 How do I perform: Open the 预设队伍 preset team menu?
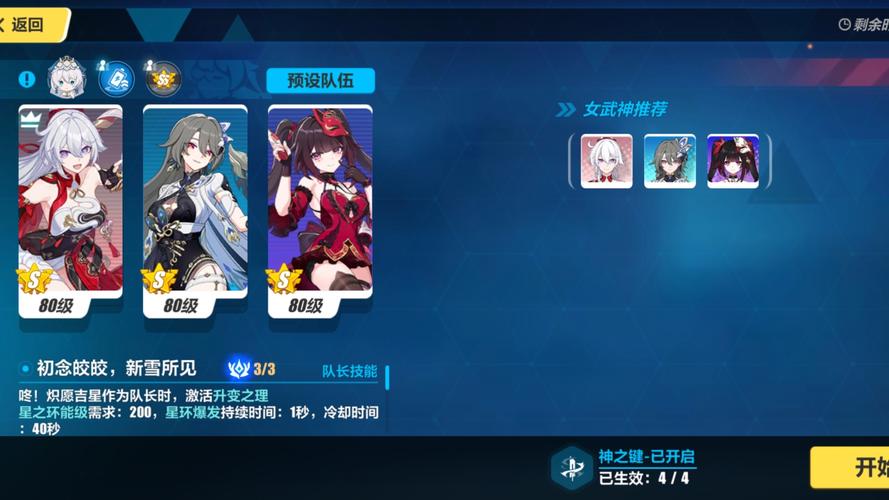(x=320, y=81)
